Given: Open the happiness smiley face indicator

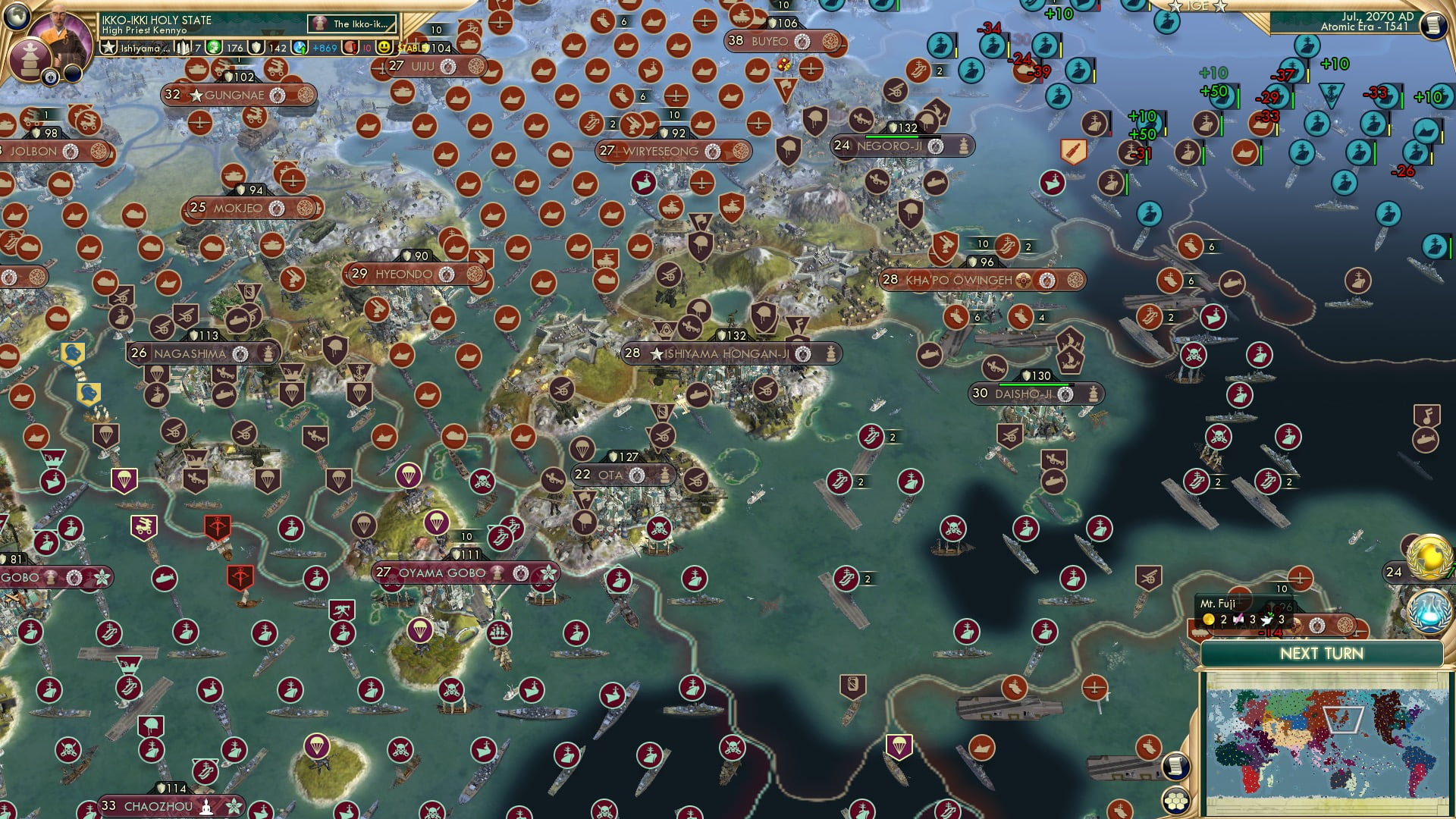Looking at the screenshot, I should click(384, 48).
